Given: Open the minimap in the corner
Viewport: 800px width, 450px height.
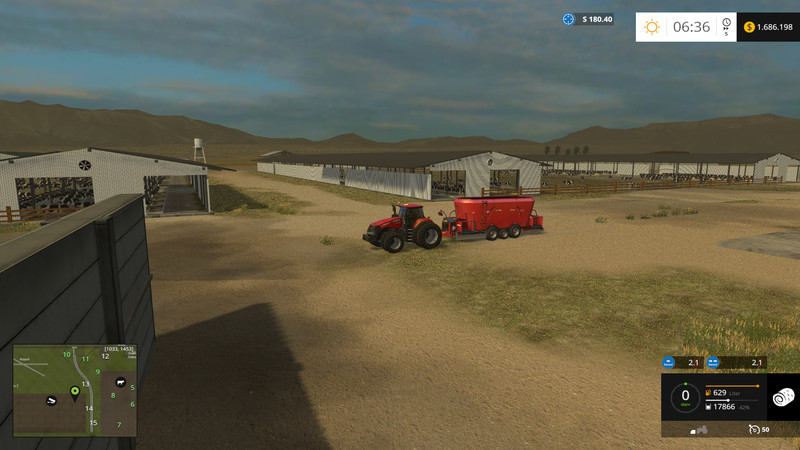Looking at the screenshot, I should tap(74, 391).
